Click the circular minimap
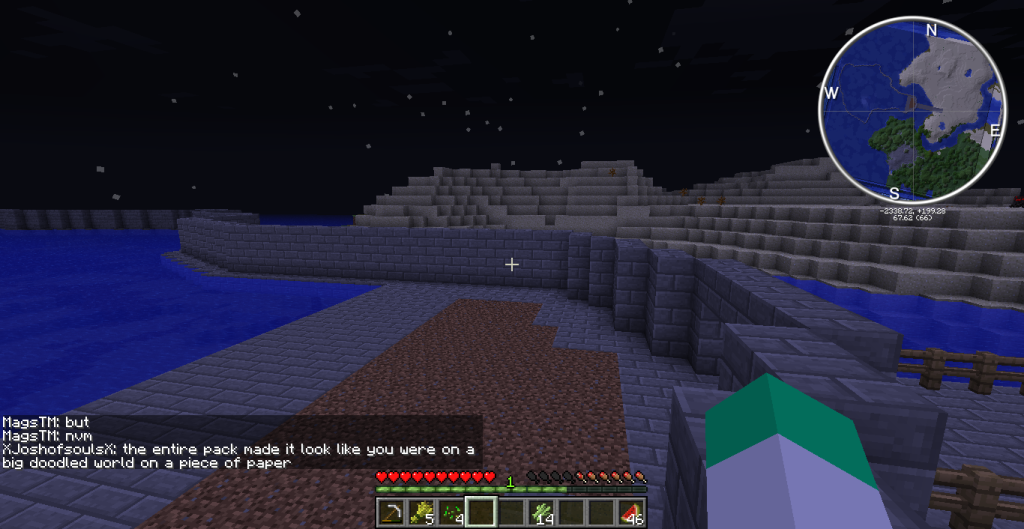Screen dimensions: 1024x529 tap(911, 109)
